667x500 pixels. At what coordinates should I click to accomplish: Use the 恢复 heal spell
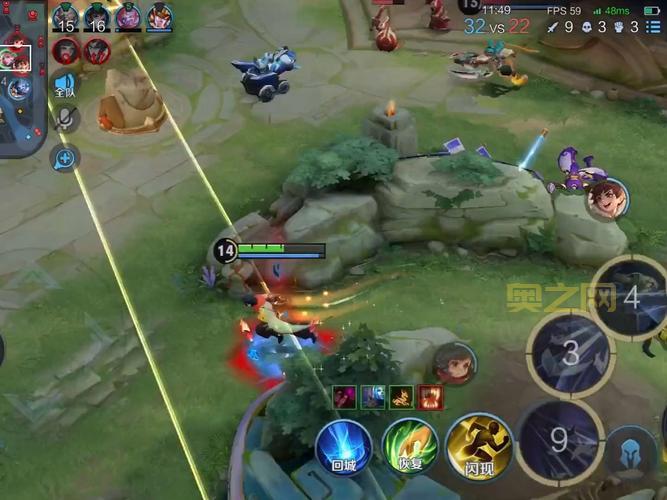tap(410, 447)
